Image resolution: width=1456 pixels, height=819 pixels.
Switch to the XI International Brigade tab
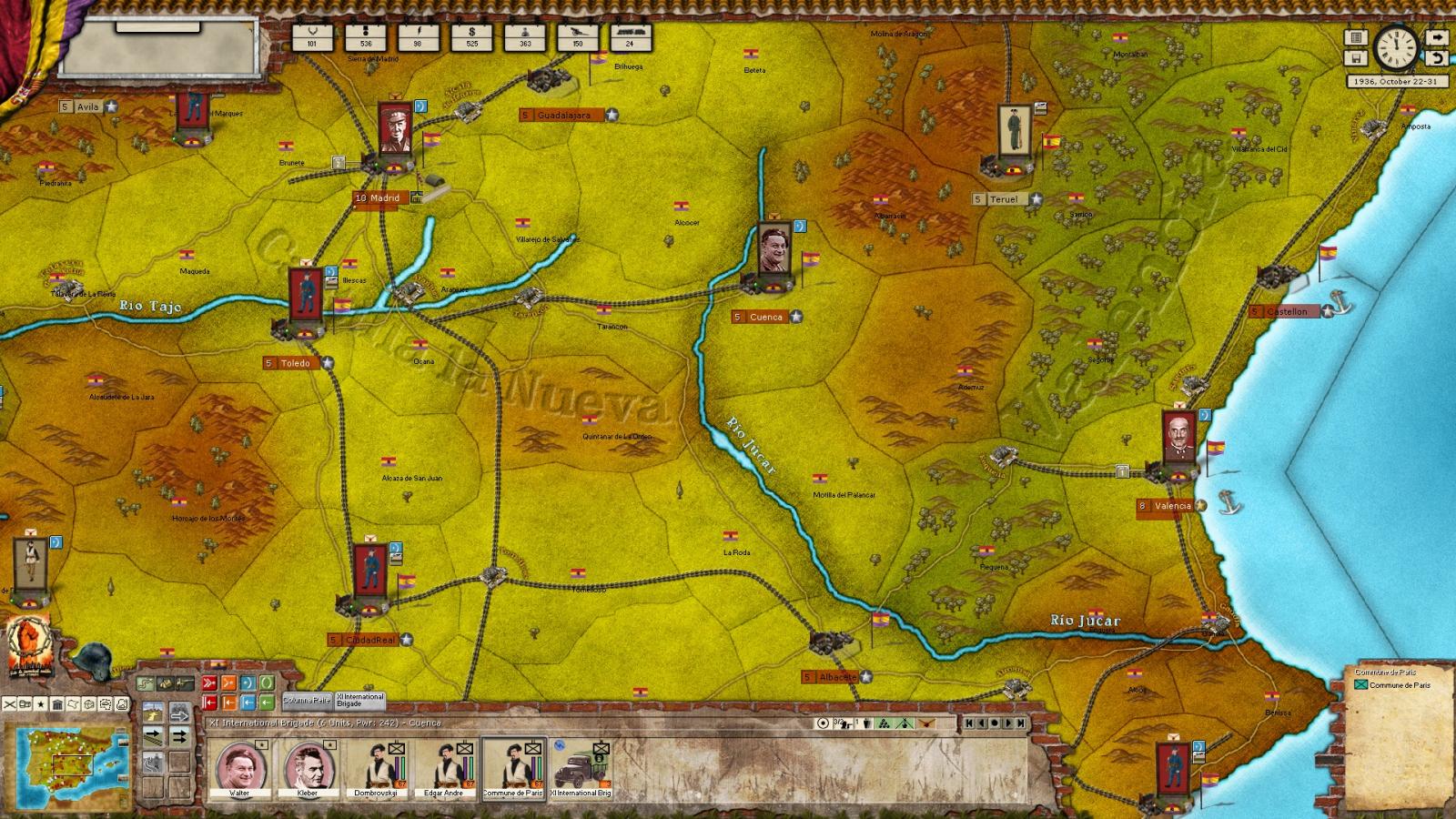pos(360,700)
